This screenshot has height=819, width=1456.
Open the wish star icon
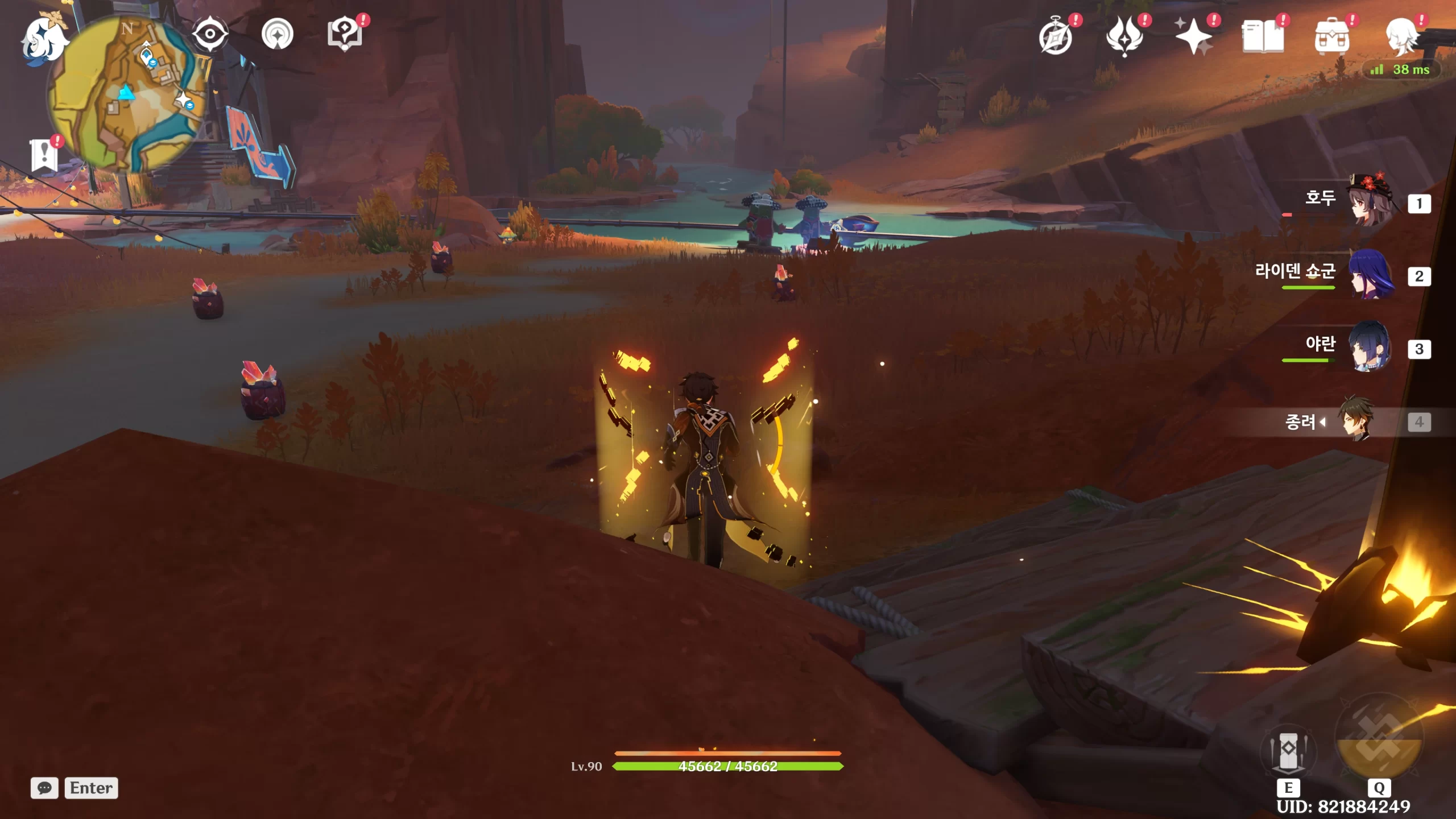coord(1194,38)
